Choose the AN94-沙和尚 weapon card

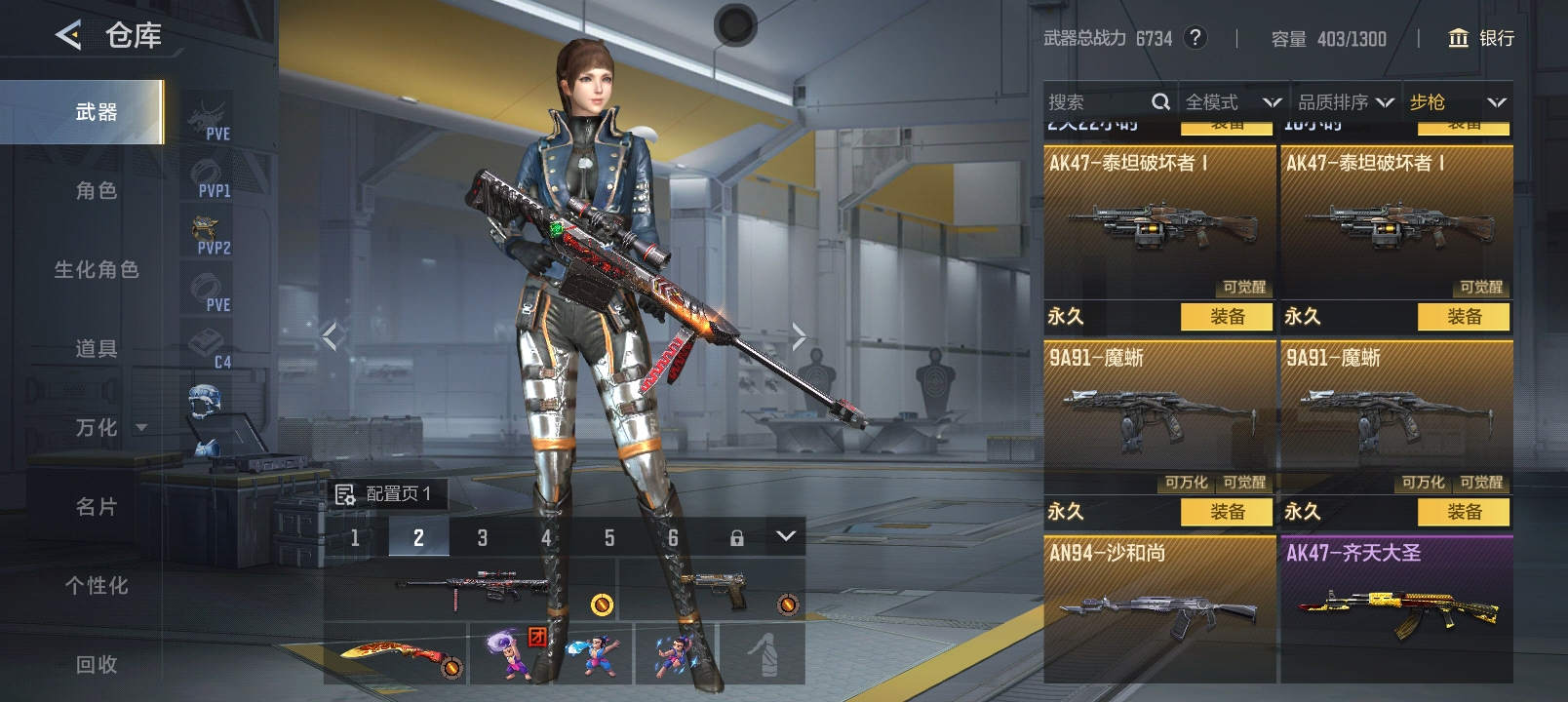[x=1159, y=608]
